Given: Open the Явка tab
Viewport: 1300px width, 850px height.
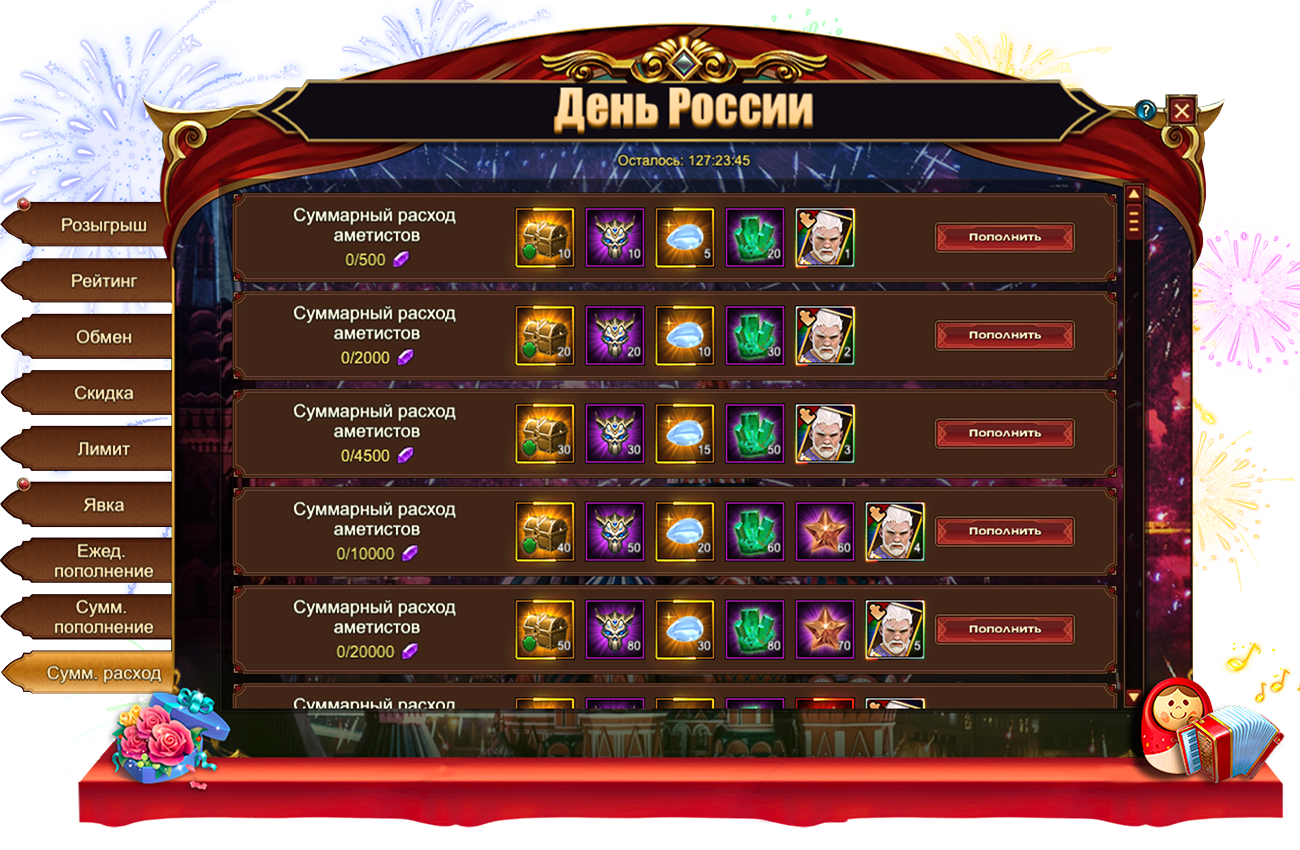Looking at the screenshot, I should (x=103, y=505).
